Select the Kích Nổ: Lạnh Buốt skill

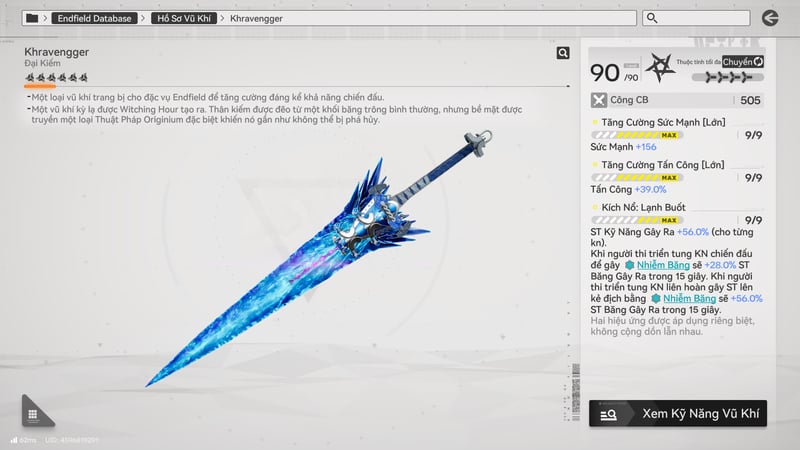pyautogui.click(x=646, y=207)
